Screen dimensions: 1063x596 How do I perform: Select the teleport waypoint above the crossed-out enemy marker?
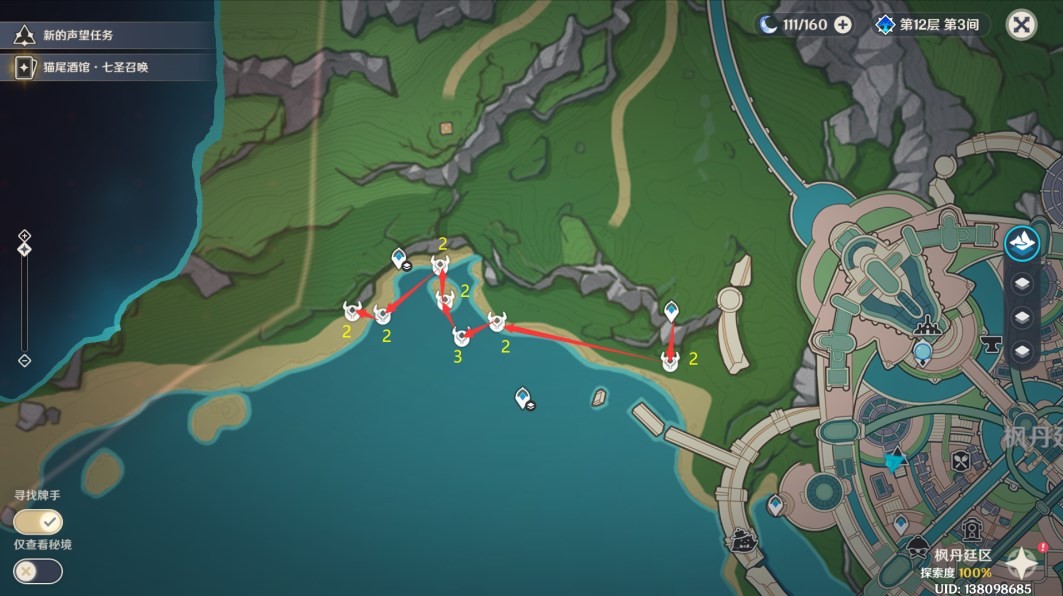(671, 312)
